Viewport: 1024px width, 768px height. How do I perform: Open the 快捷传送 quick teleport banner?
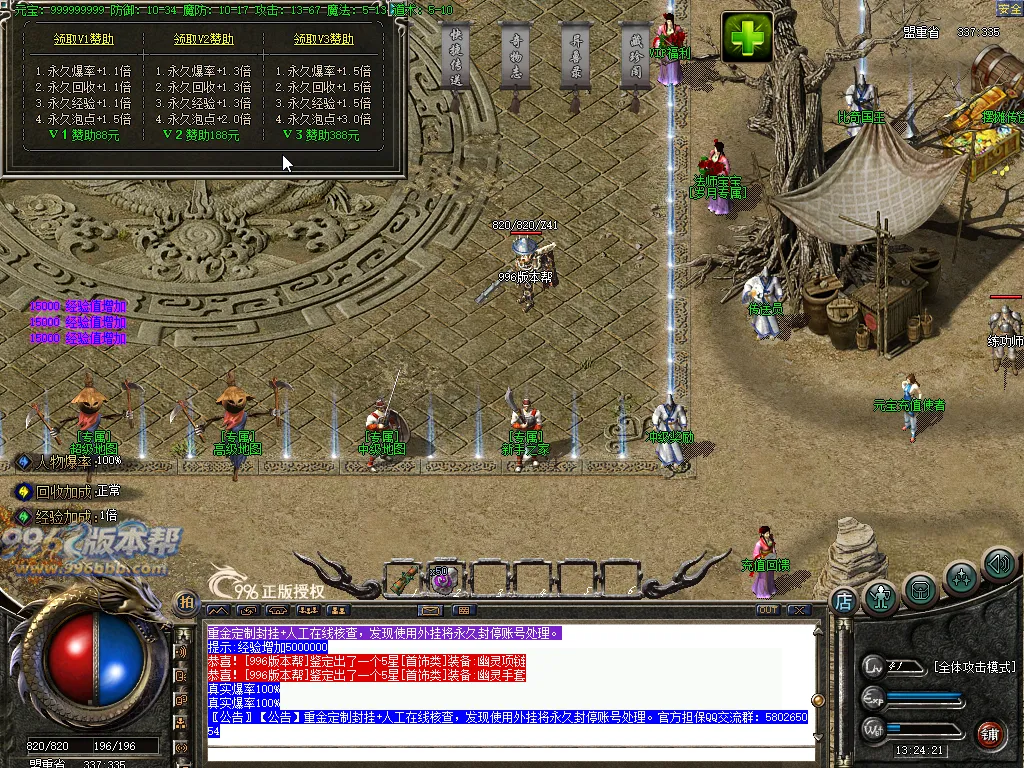point(455,58)
